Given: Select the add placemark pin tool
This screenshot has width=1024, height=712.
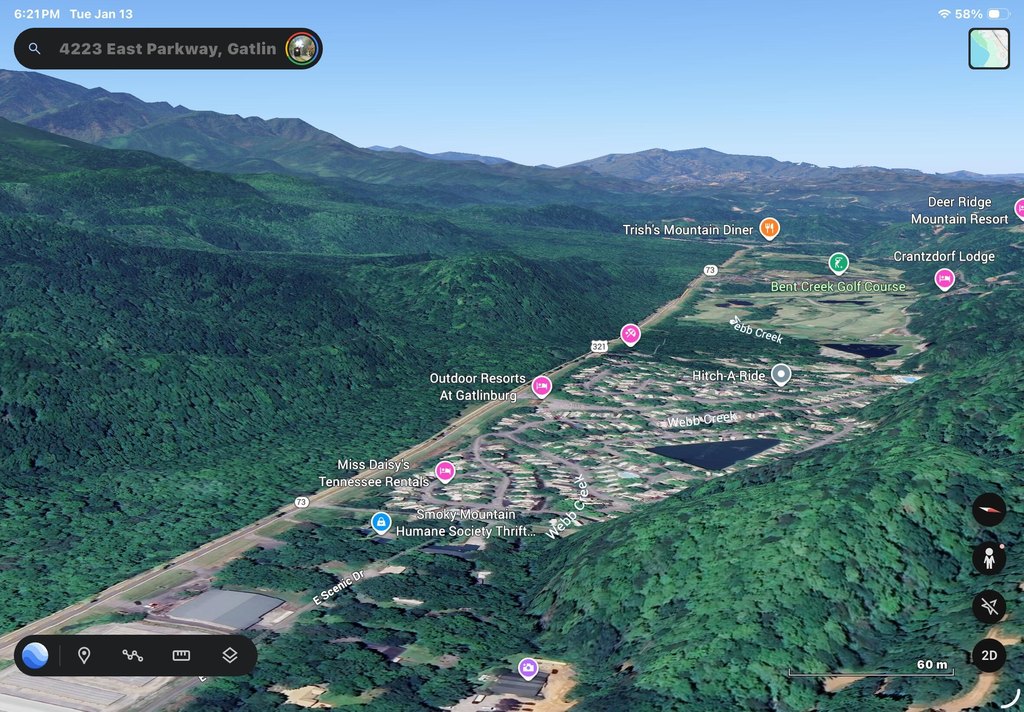Looking at the screenshot, I should (84, 656).
